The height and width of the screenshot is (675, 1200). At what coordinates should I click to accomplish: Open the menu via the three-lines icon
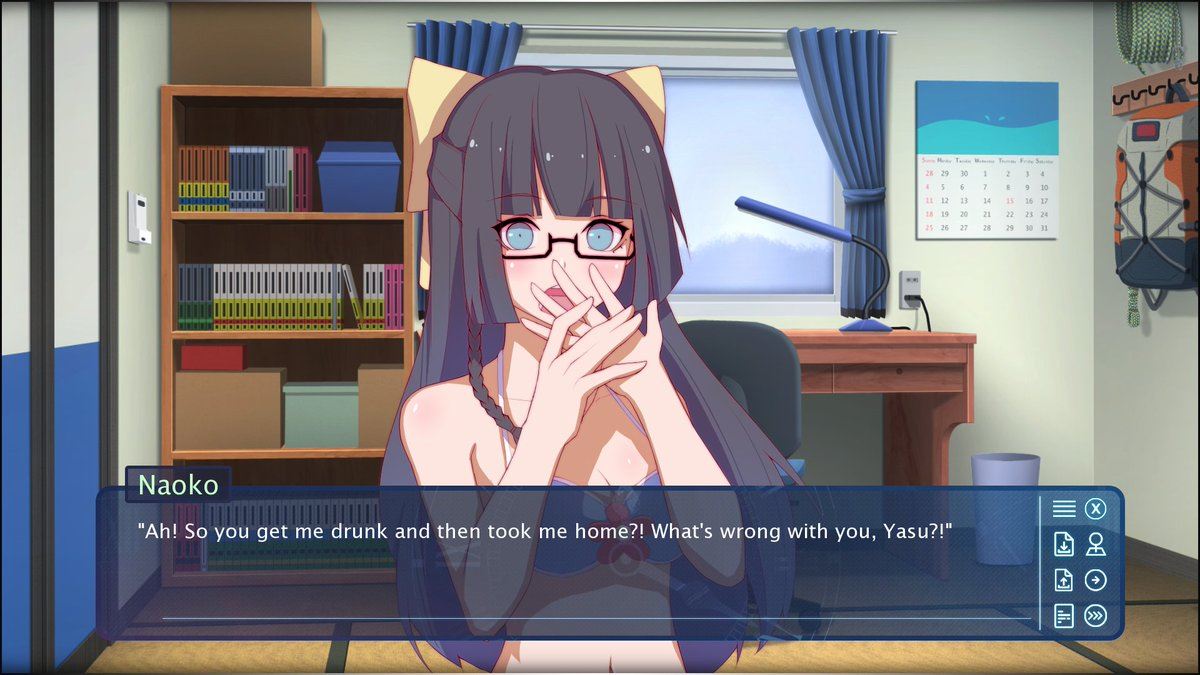pos(1064,509)
